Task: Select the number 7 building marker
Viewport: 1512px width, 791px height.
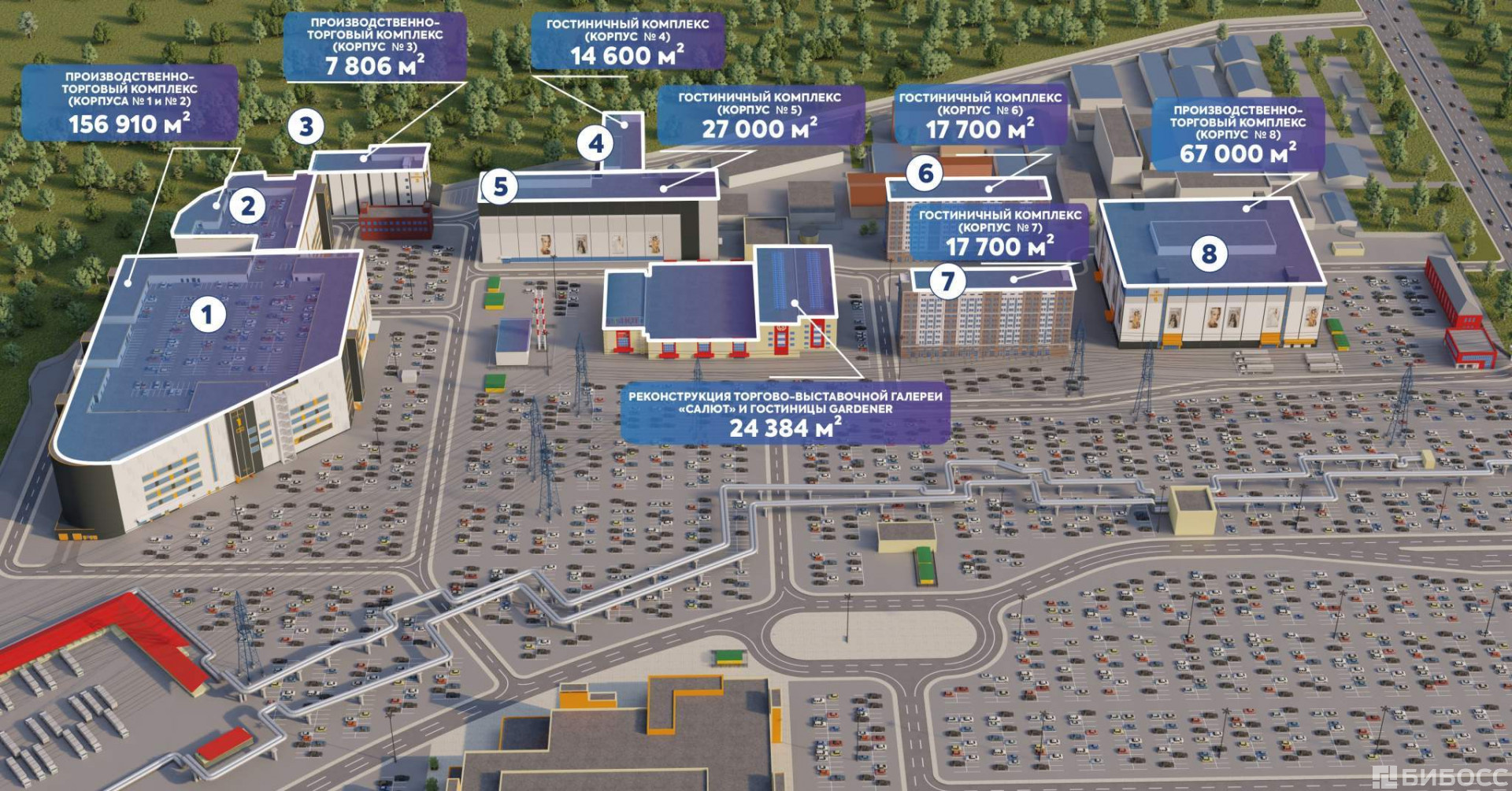Action: coord(947,280)
